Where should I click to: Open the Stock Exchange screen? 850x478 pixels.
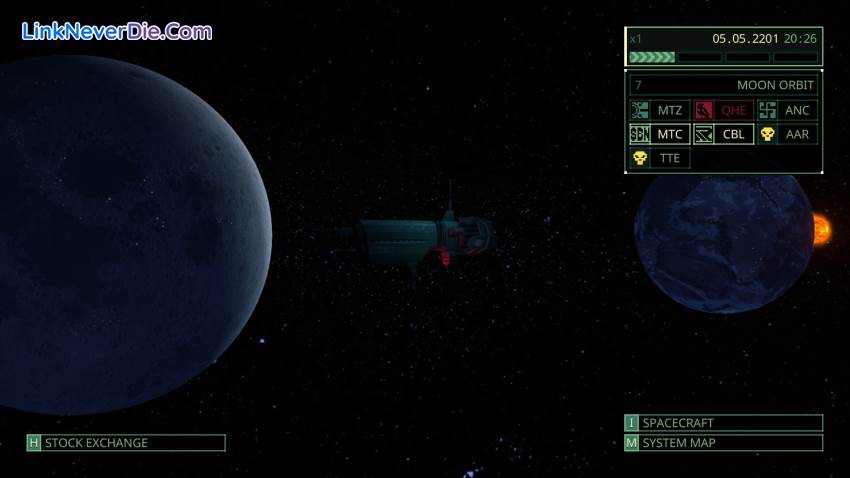[126, 443]
